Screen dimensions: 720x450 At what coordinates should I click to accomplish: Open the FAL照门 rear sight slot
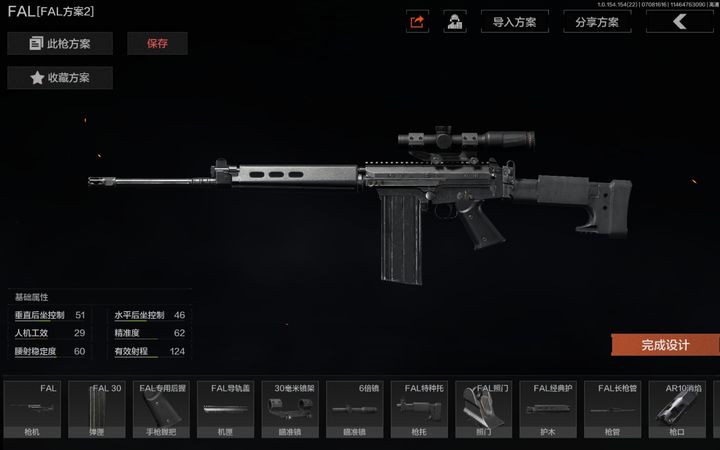(484, 410)
